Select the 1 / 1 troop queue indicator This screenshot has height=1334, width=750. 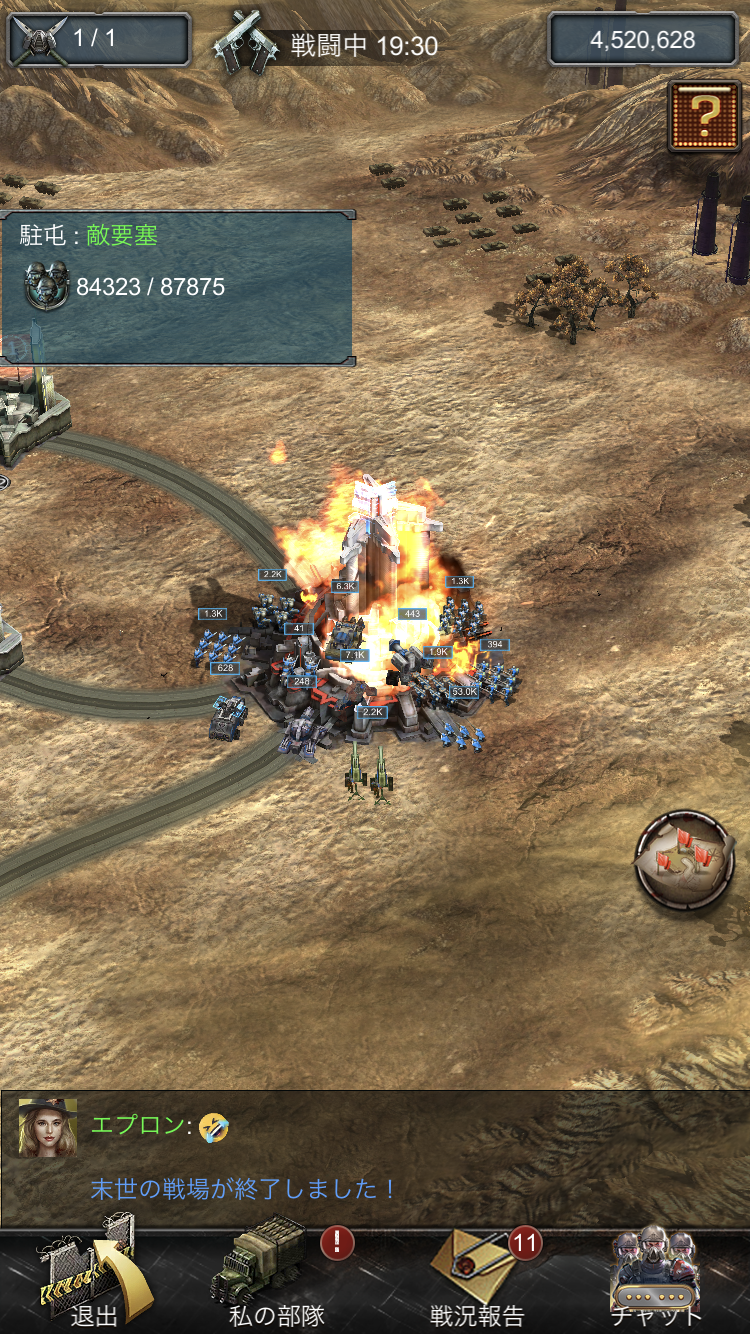click(x=98, y=40)
